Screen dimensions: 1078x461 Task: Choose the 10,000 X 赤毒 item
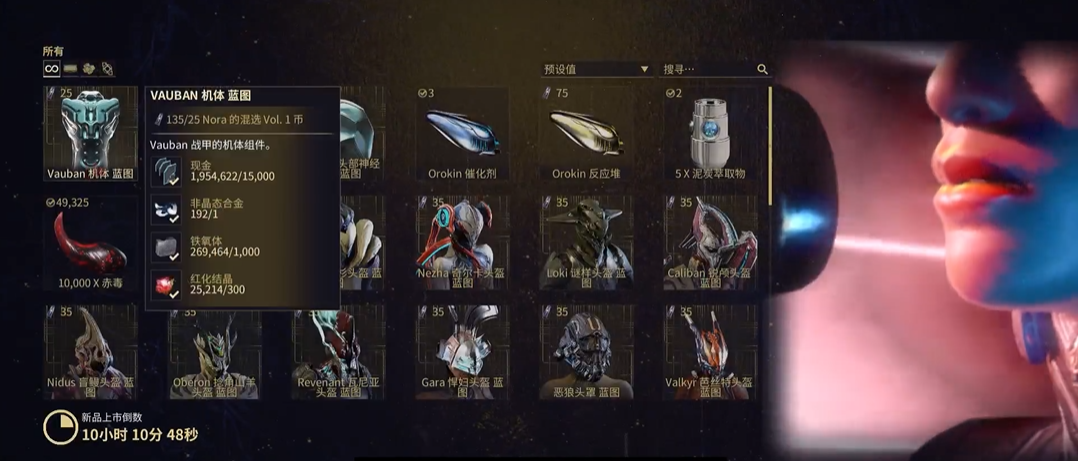(x=91, y=242)
